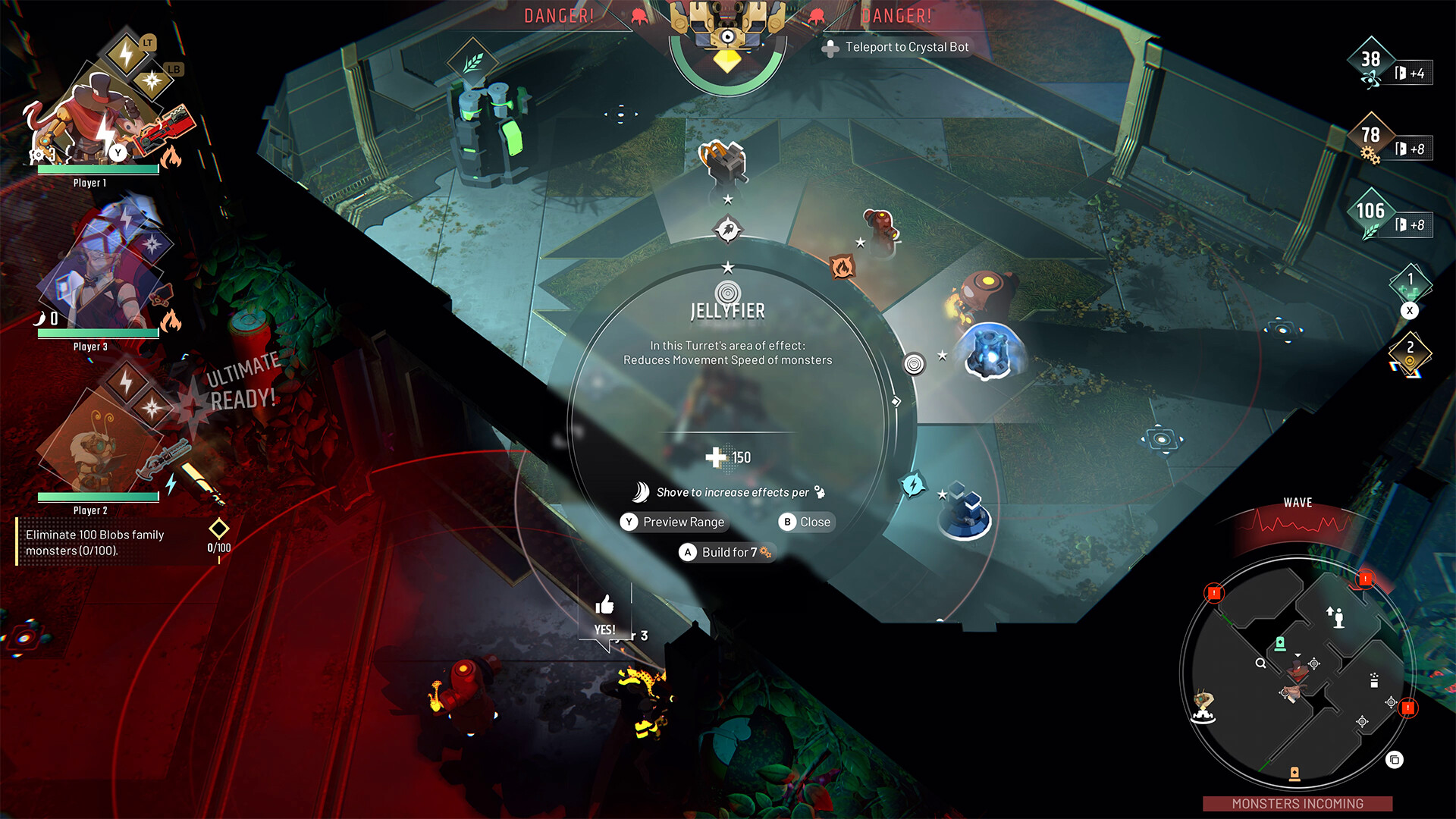The image size is (1456, 819).
Task: Toggle Preview Range with the Y button
Action: 673,522
